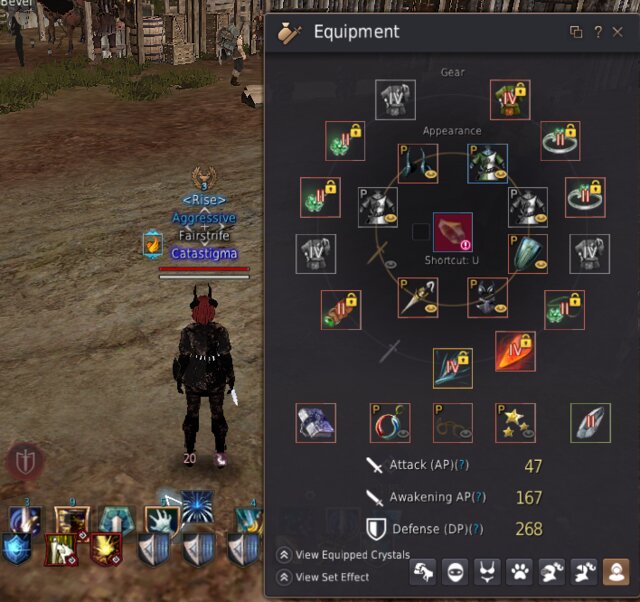Select the teal shield appearance slot
640x602 pixels.
[x=527, y=252]
